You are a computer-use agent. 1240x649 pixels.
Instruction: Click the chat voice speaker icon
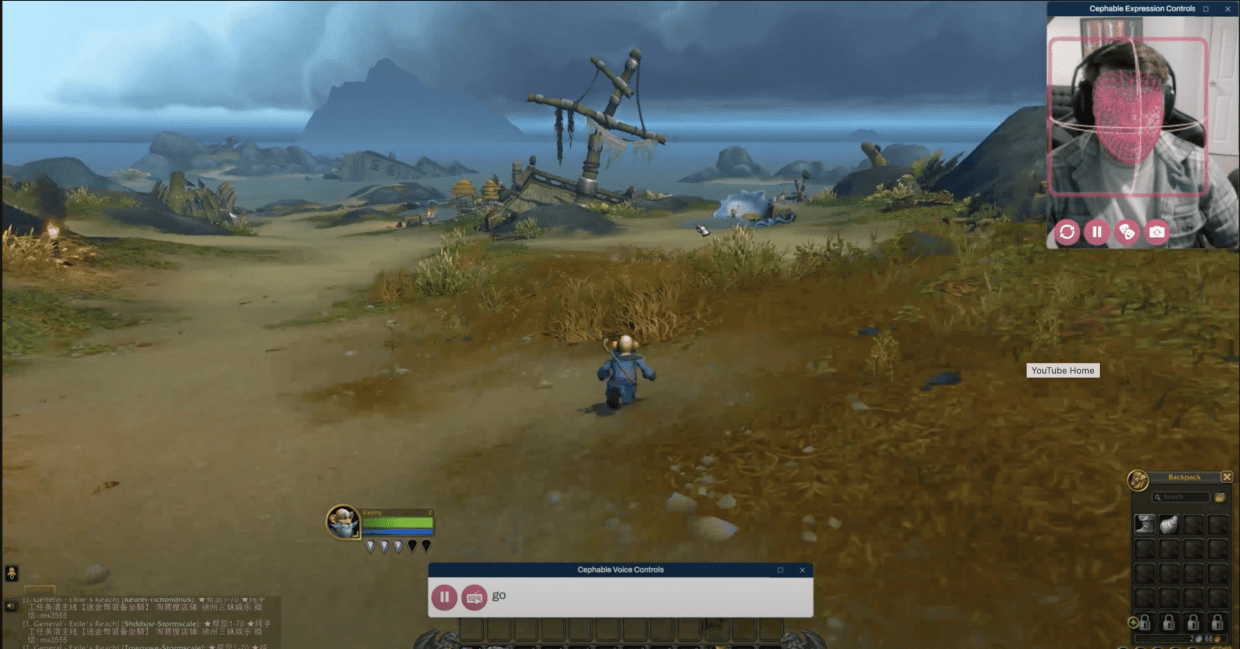11,605
